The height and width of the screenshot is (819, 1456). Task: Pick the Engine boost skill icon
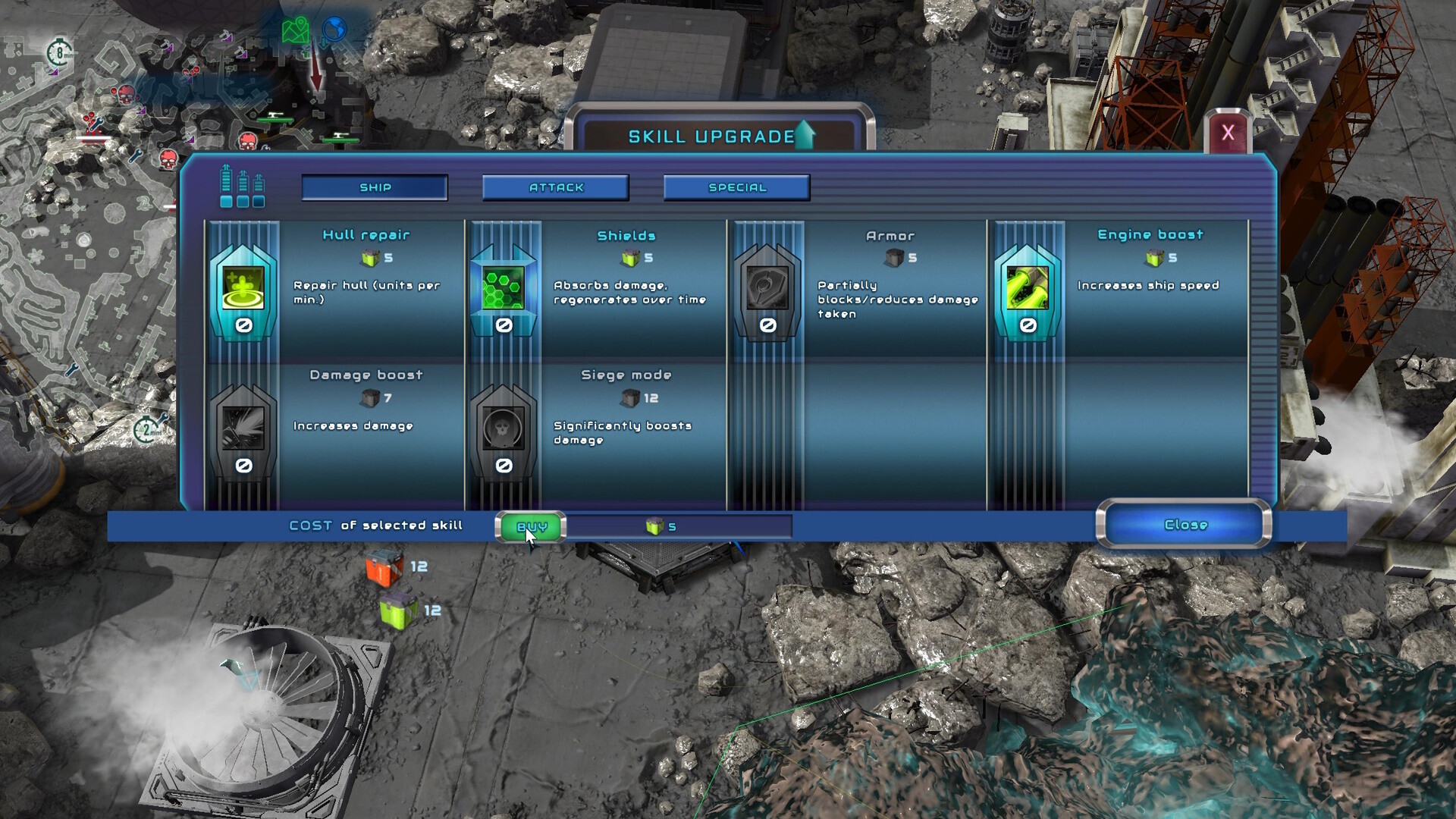point(1028,288)
